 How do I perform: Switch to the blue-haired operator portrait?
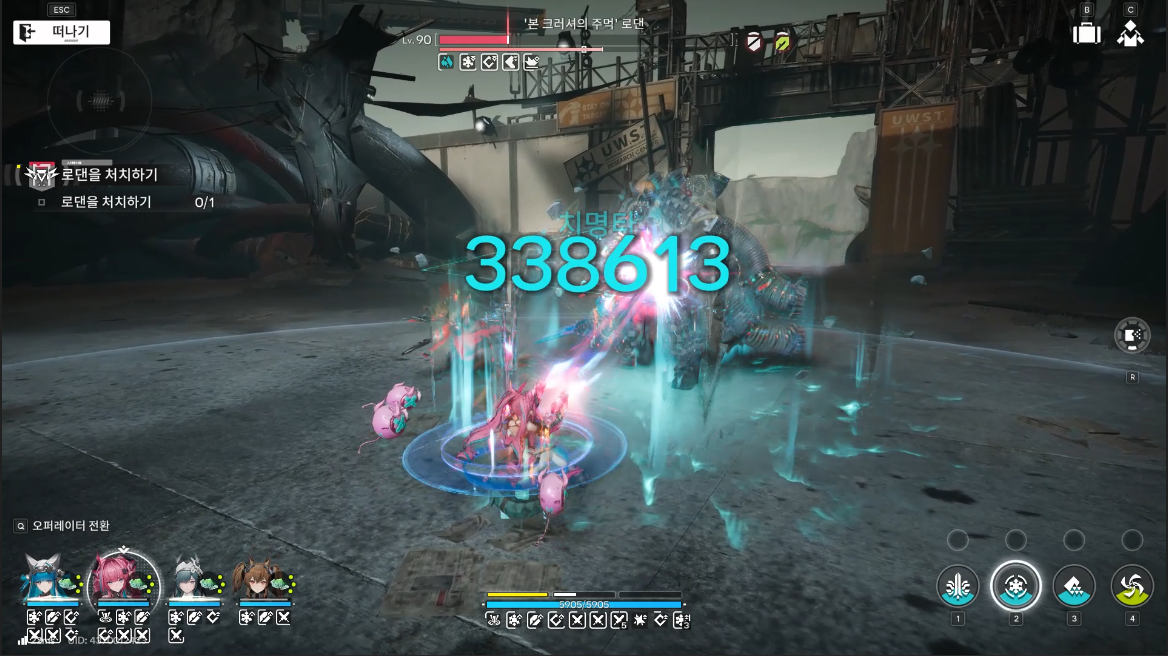(x=50, y=580)
